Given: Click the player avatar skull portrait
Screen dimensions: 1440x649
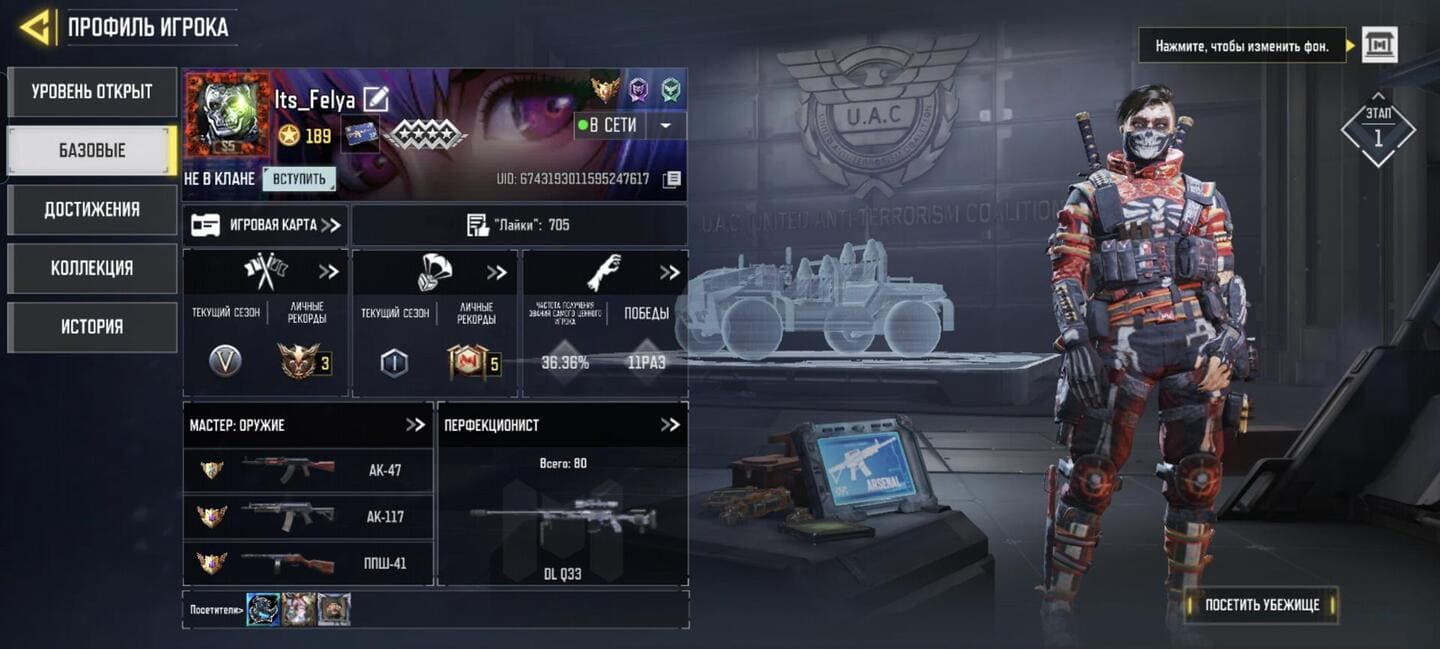Looking at the screenshot, I should 228,113.
